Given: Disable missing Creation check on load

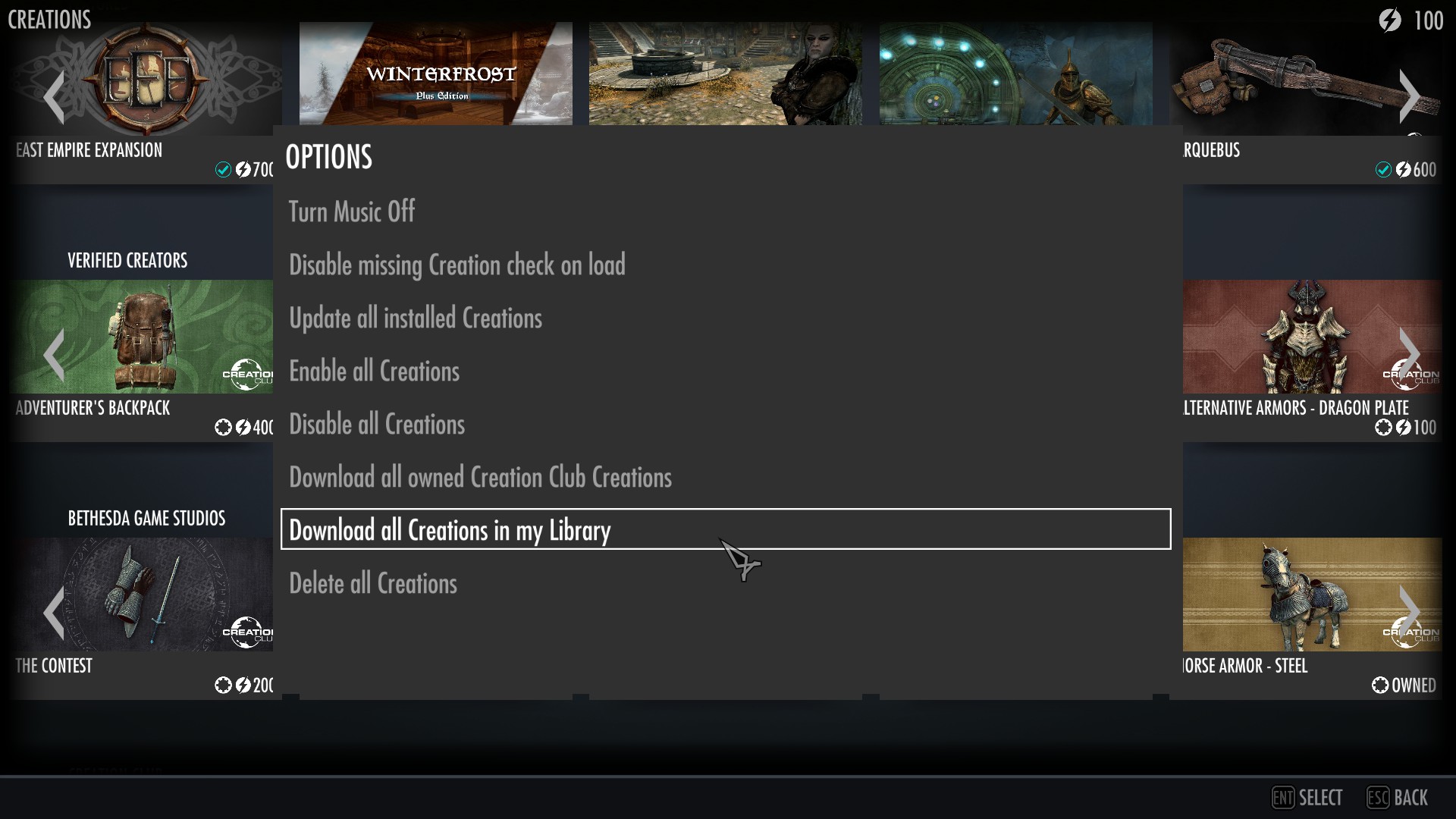Looking at the screenshot, I should [457, 264].
